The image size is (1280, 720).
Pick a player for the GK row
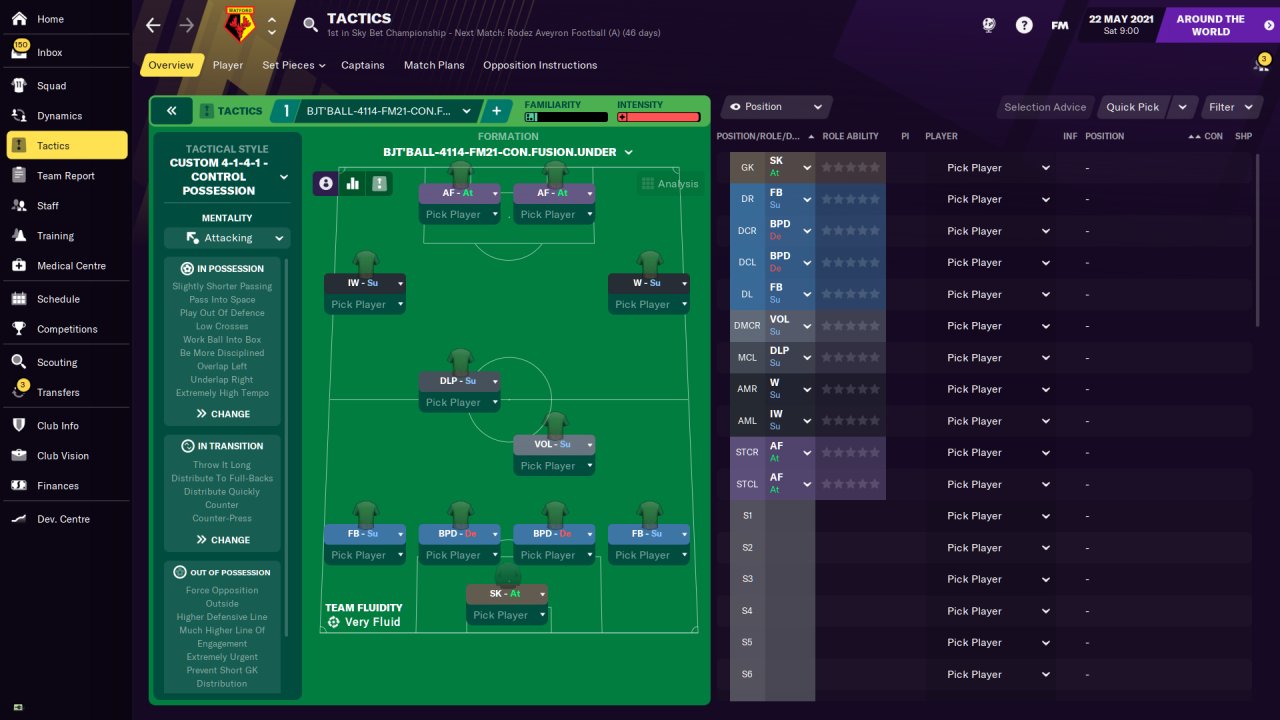point(997,168)
